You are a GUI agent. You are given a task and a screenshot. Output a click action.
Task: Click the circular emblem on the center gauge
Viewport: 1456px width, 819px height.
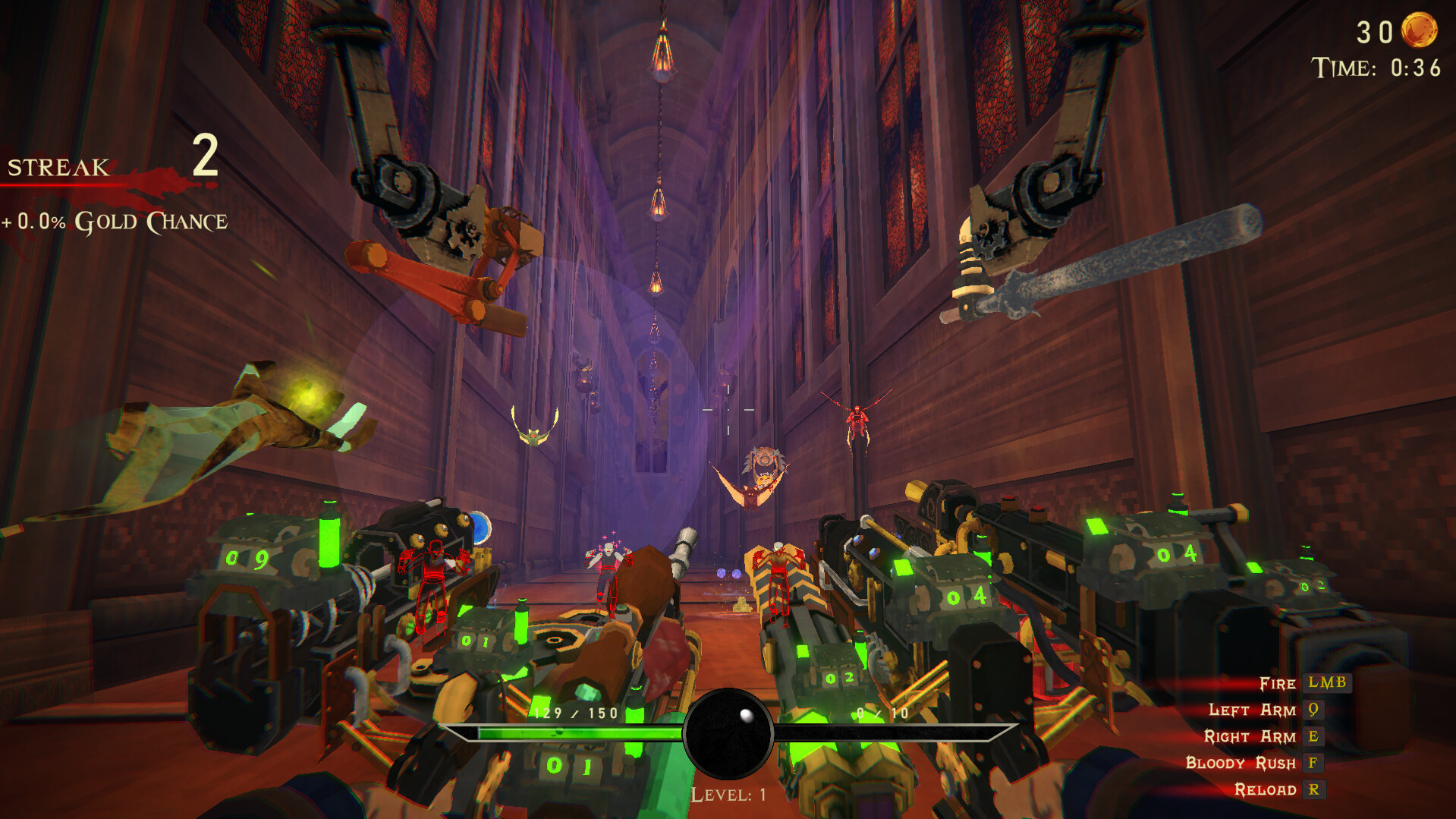pyautogui.click(x=727, y=734)
